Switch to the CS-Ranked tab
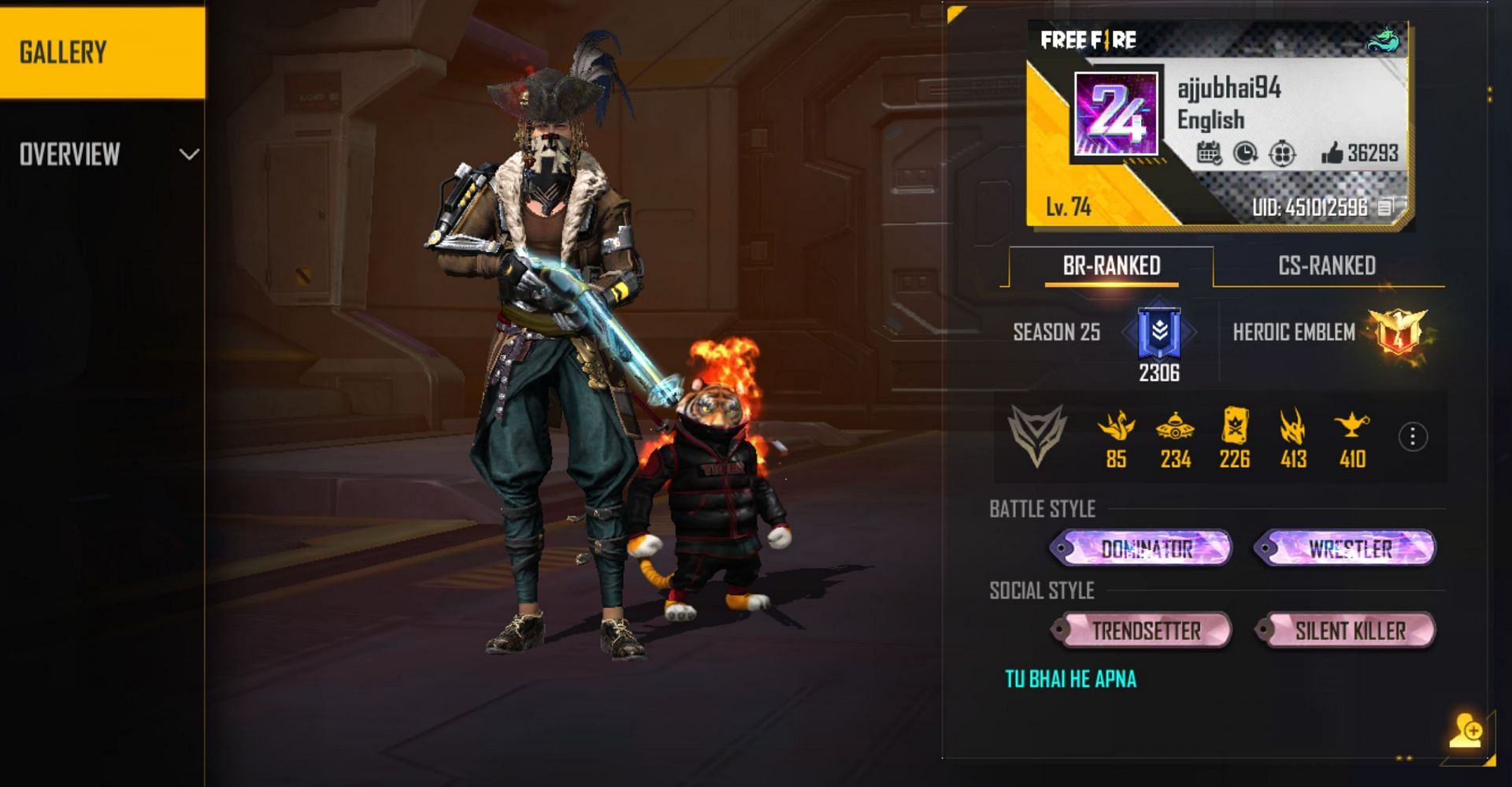The height and width of the screenshot is (787, 1512). [1327, 266]
